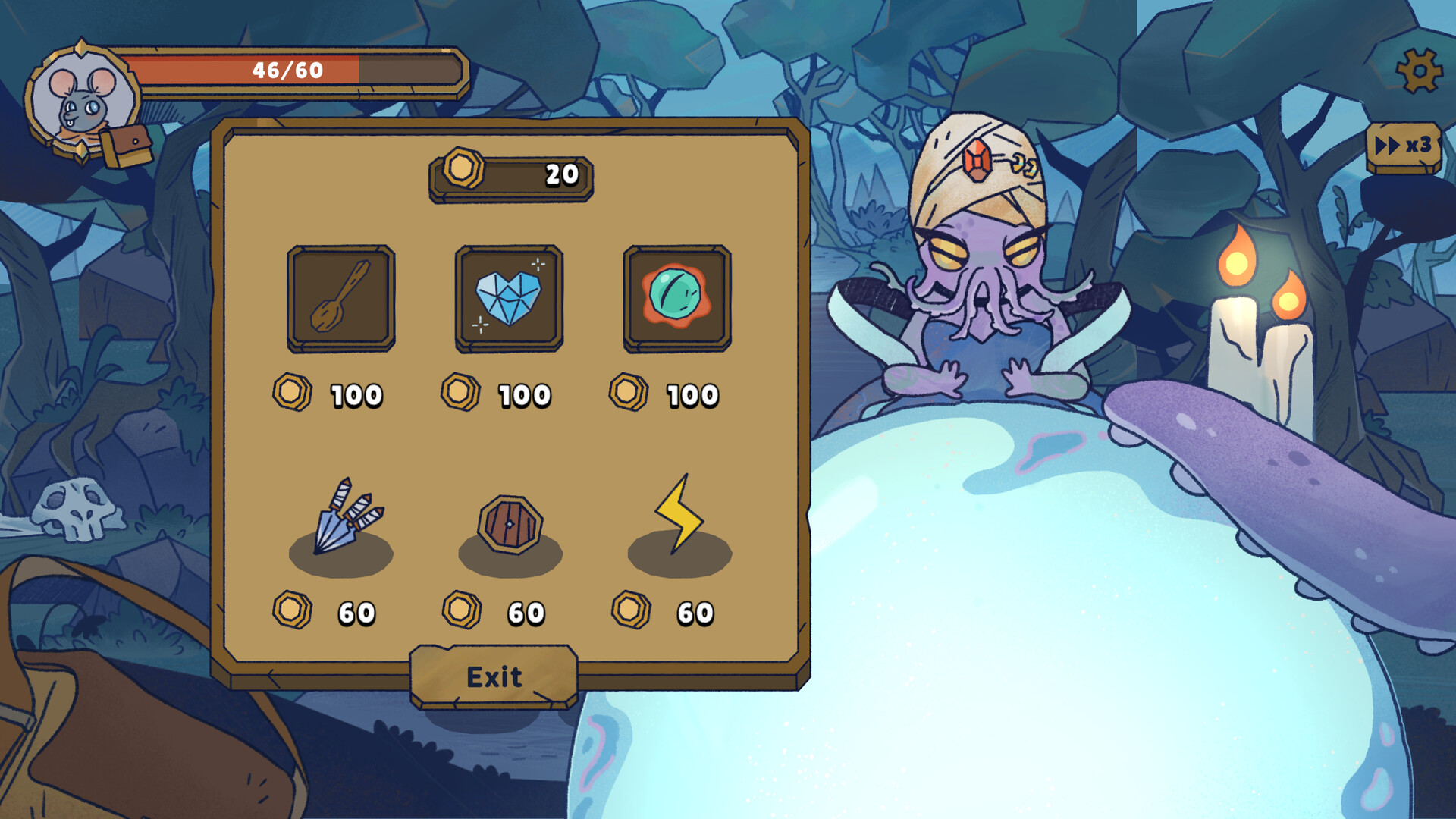Select the wooden spoon shop item
The height and width of the screenshot is (819, 1456).
(x=340, y=299)
